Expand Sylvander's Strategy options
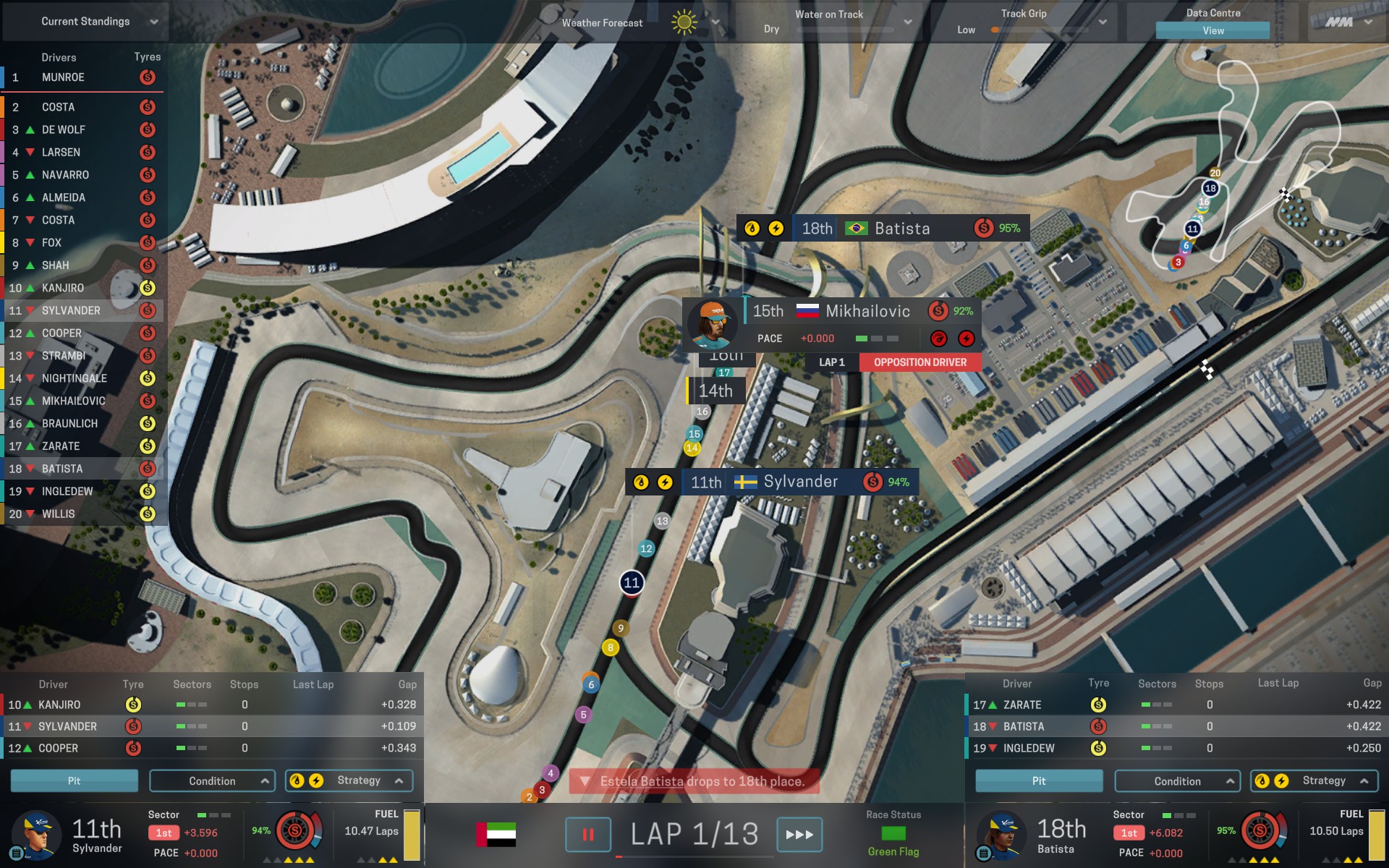This screenshot has width=1389, height=868. (349, 780)
